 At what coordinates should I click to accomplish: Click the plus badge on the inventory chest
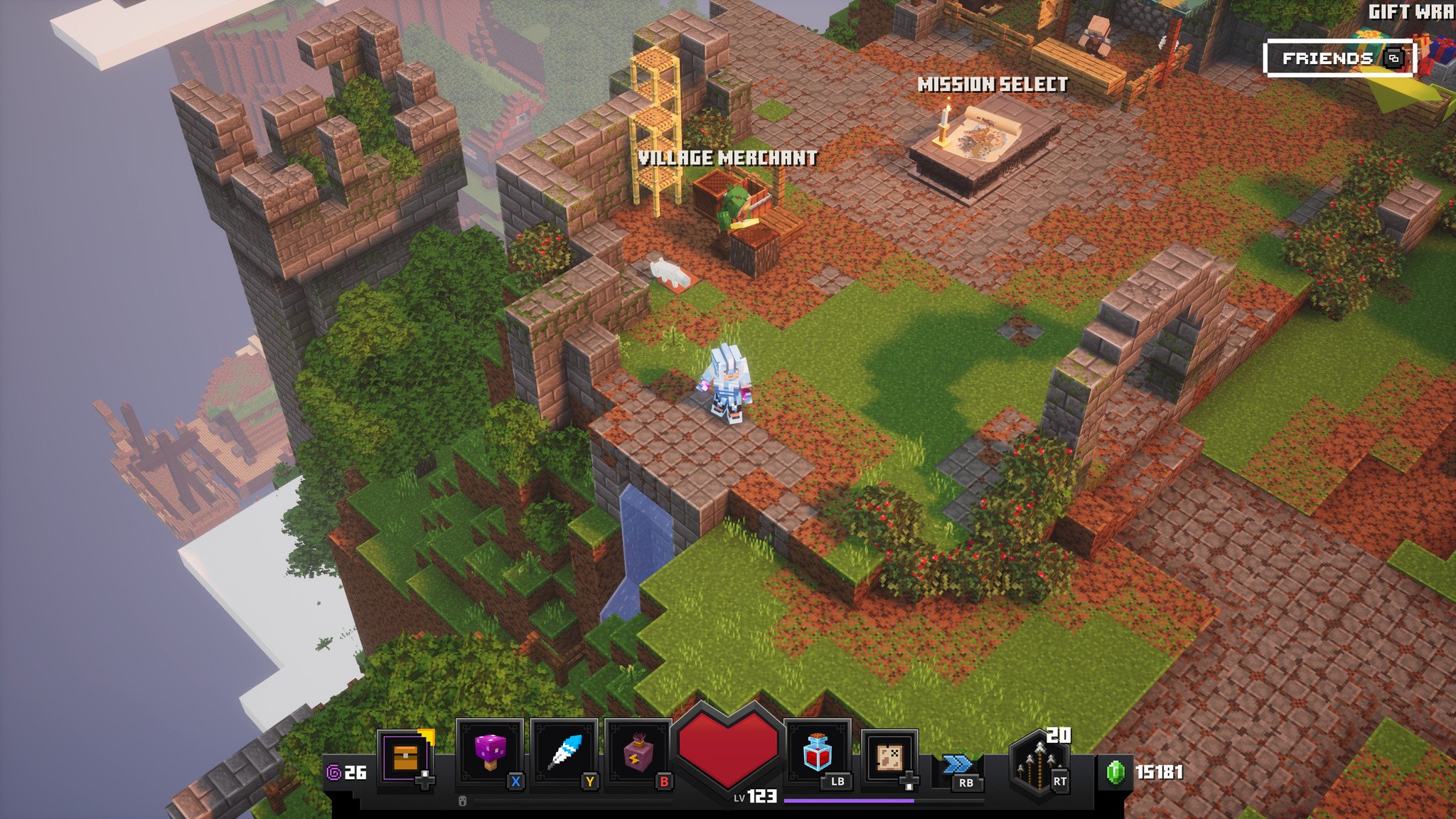[x=424, y=780]
